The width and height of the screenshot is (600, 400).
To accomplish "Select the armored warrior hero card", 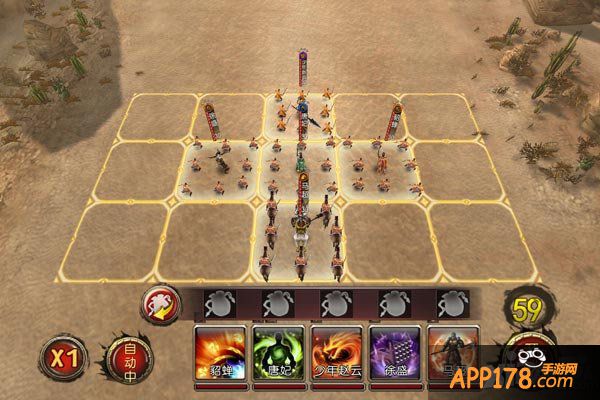I will [x=454, y=351].
